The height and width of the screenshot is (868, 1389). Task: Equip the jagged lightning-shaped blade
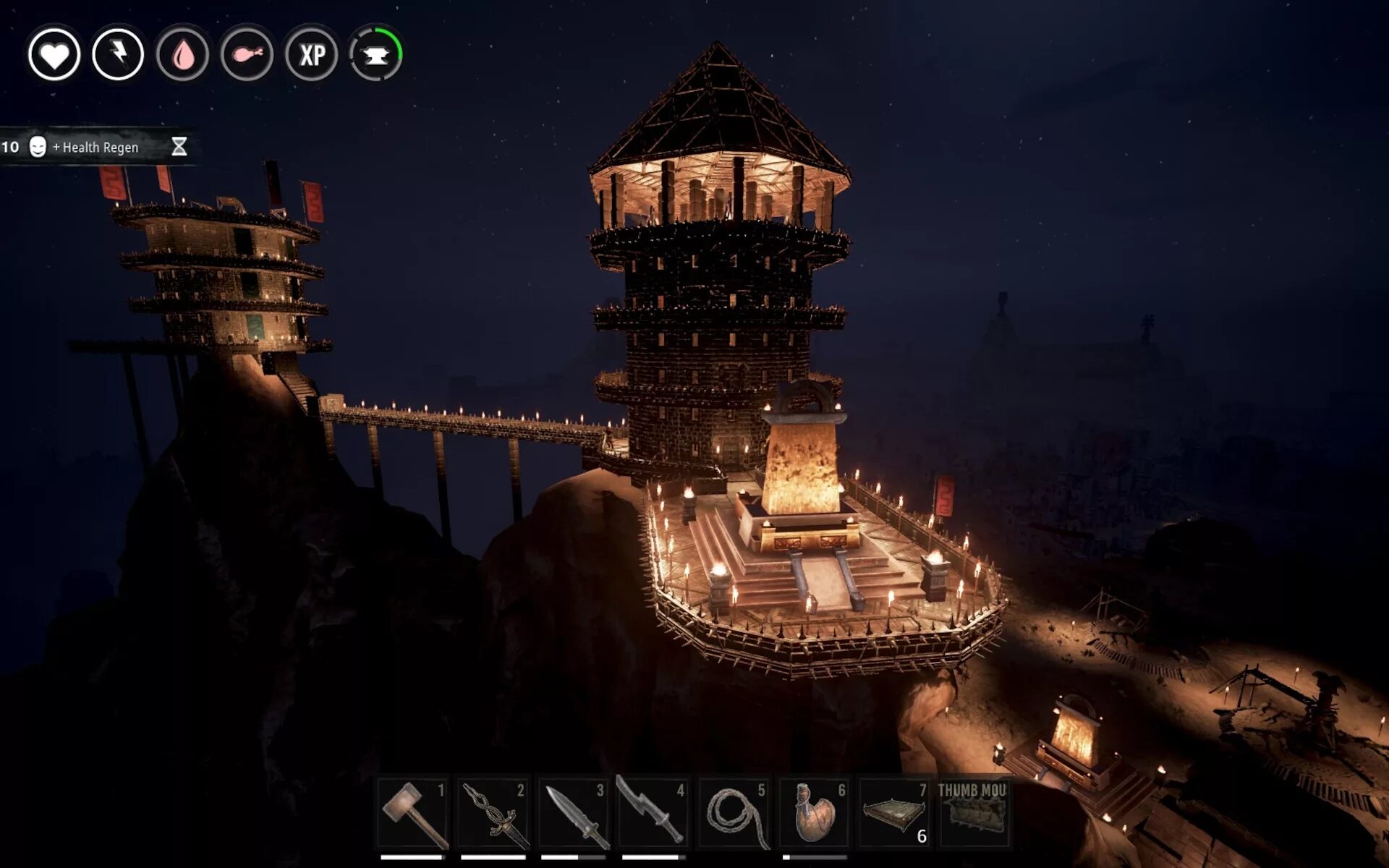(x=653, y=814)
